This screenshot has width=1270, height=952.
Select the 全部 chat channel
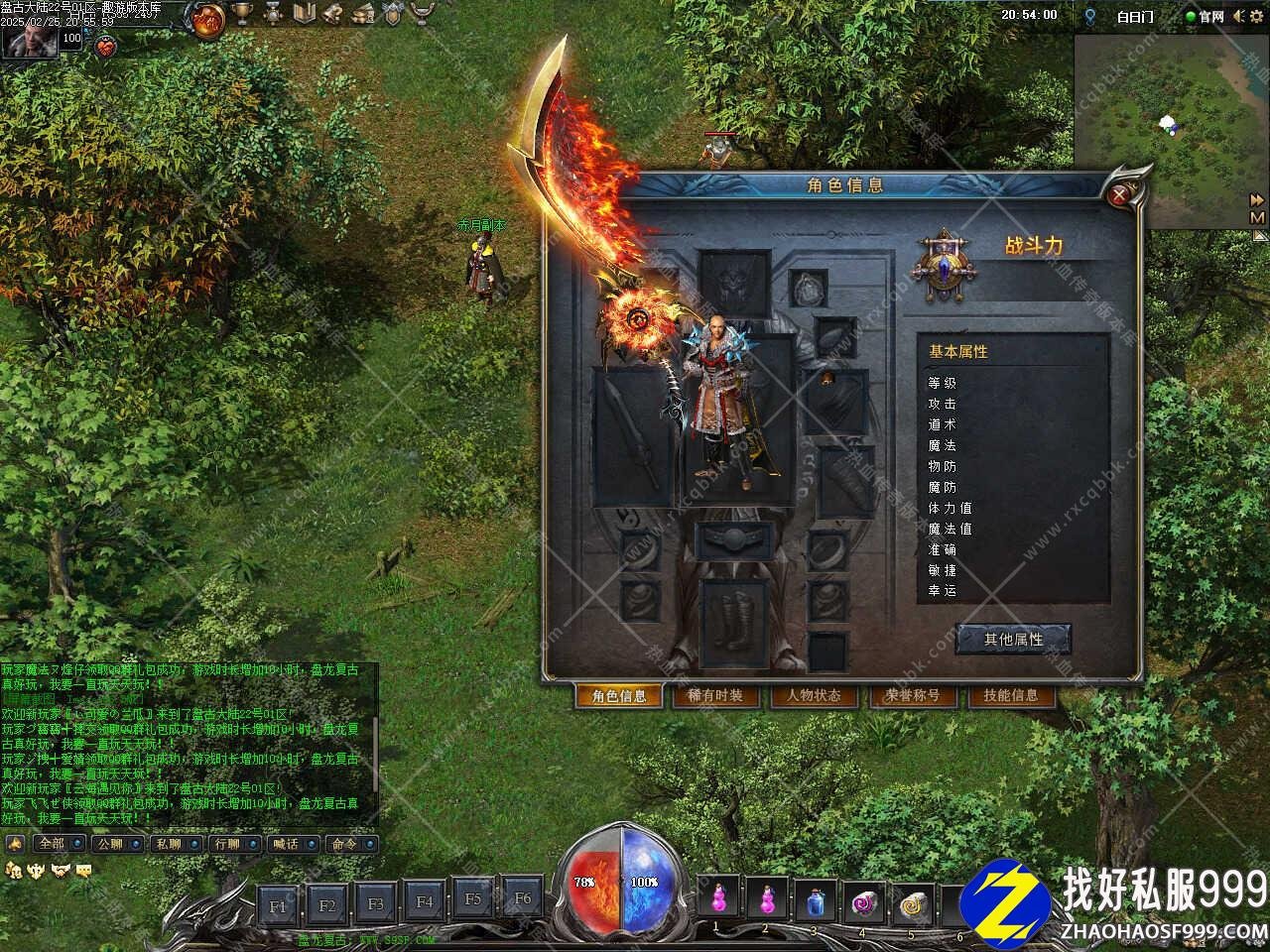(57, 844)
